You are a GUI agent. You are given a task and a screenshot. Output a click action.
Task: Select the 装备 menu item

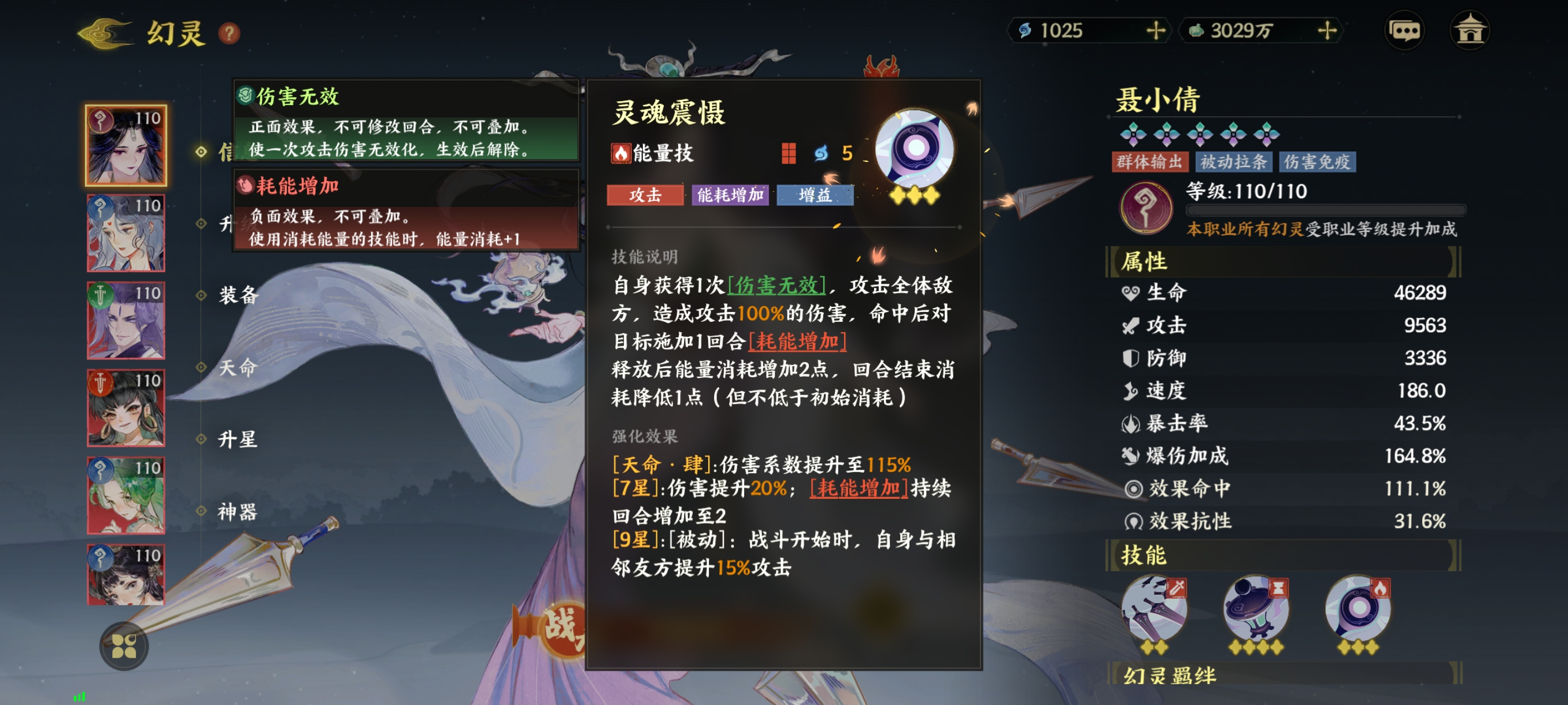tap(241, 297)
